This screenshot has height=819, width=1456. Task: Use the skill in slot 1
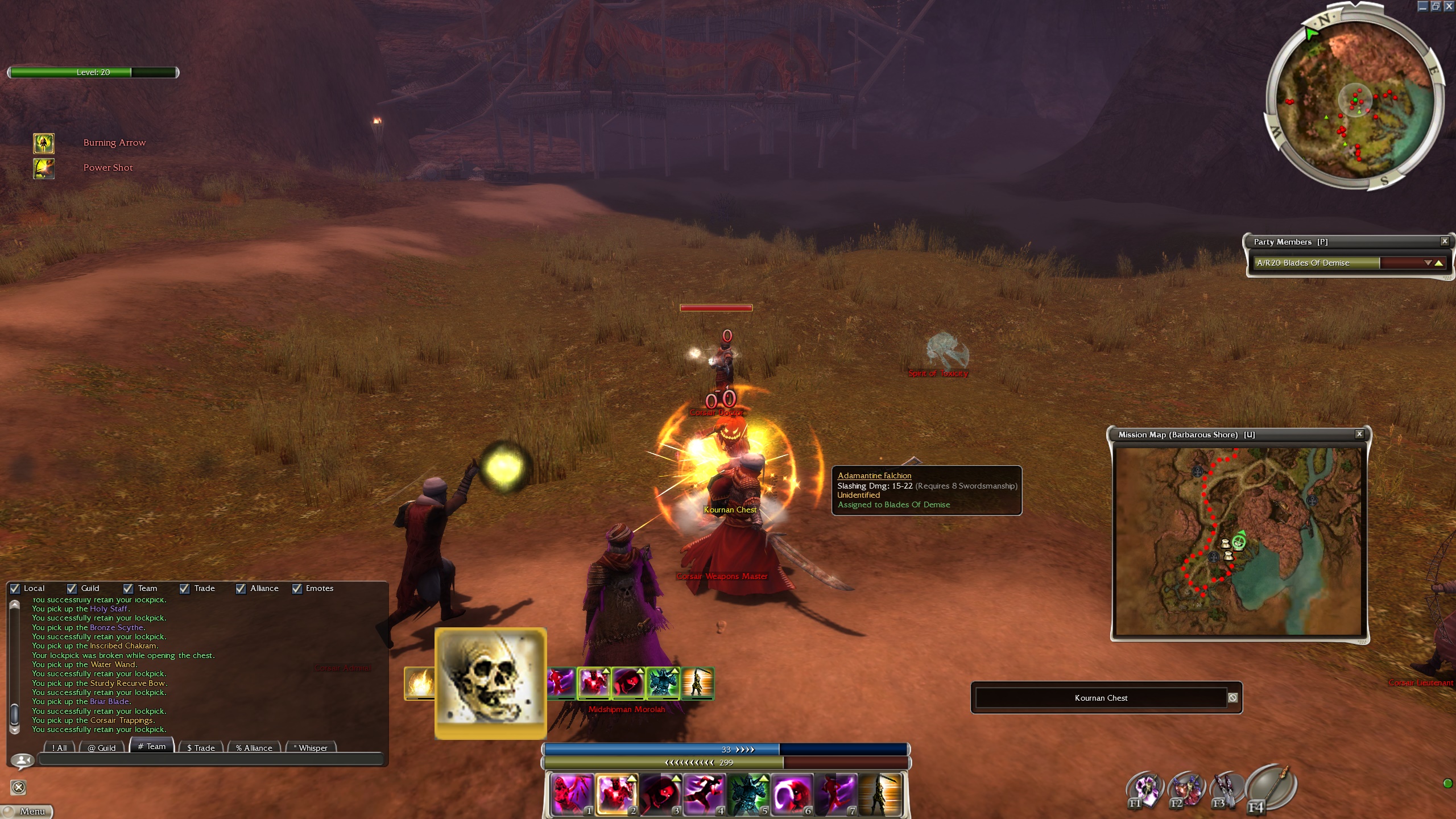coord(571,793)
